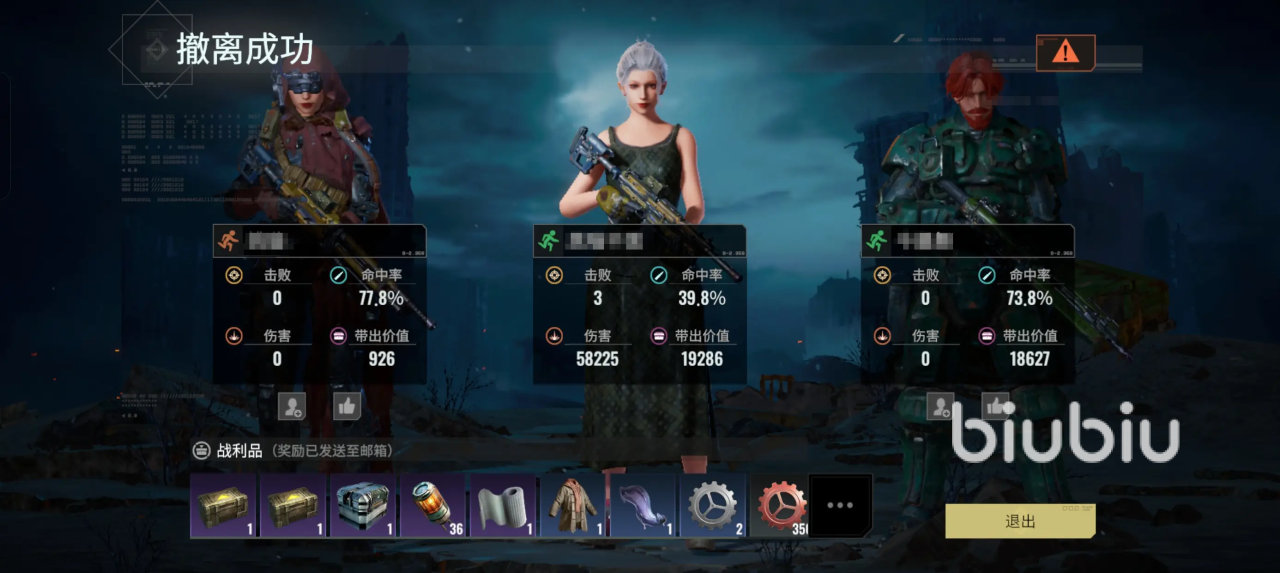
Task: Choose the white cloth roll item
Action: tap(504, 506)
